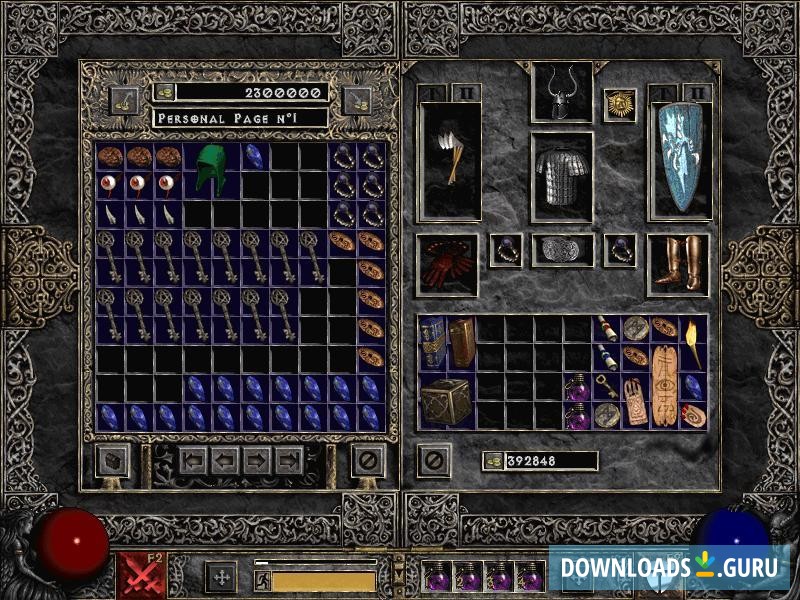Select the torch in the inventory

[x=693, y=343]
